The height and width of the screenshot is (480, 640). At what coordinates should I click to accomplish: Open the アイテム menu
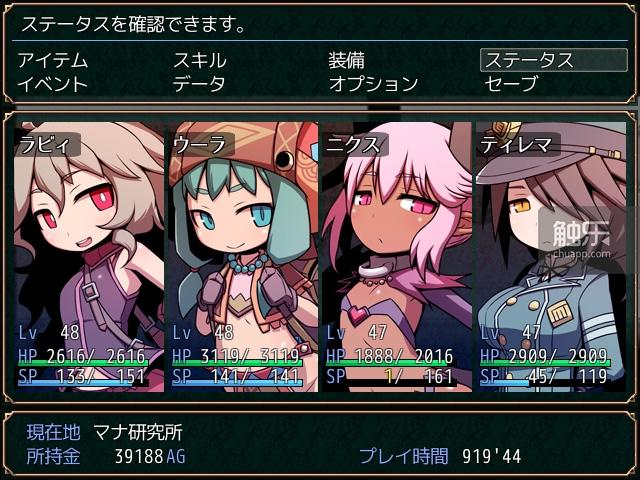(53, 61)
